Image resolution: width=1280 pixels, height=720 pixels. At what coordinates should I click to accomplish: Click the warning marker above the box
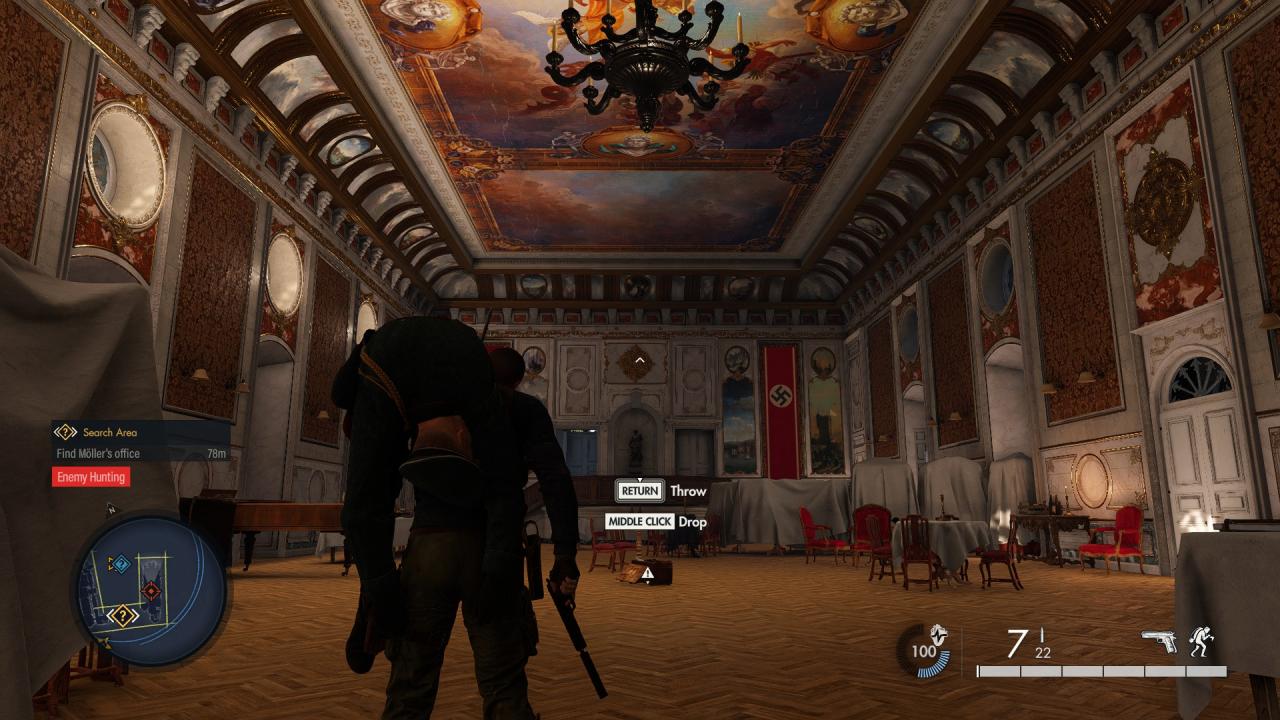[x=649, y=573]
